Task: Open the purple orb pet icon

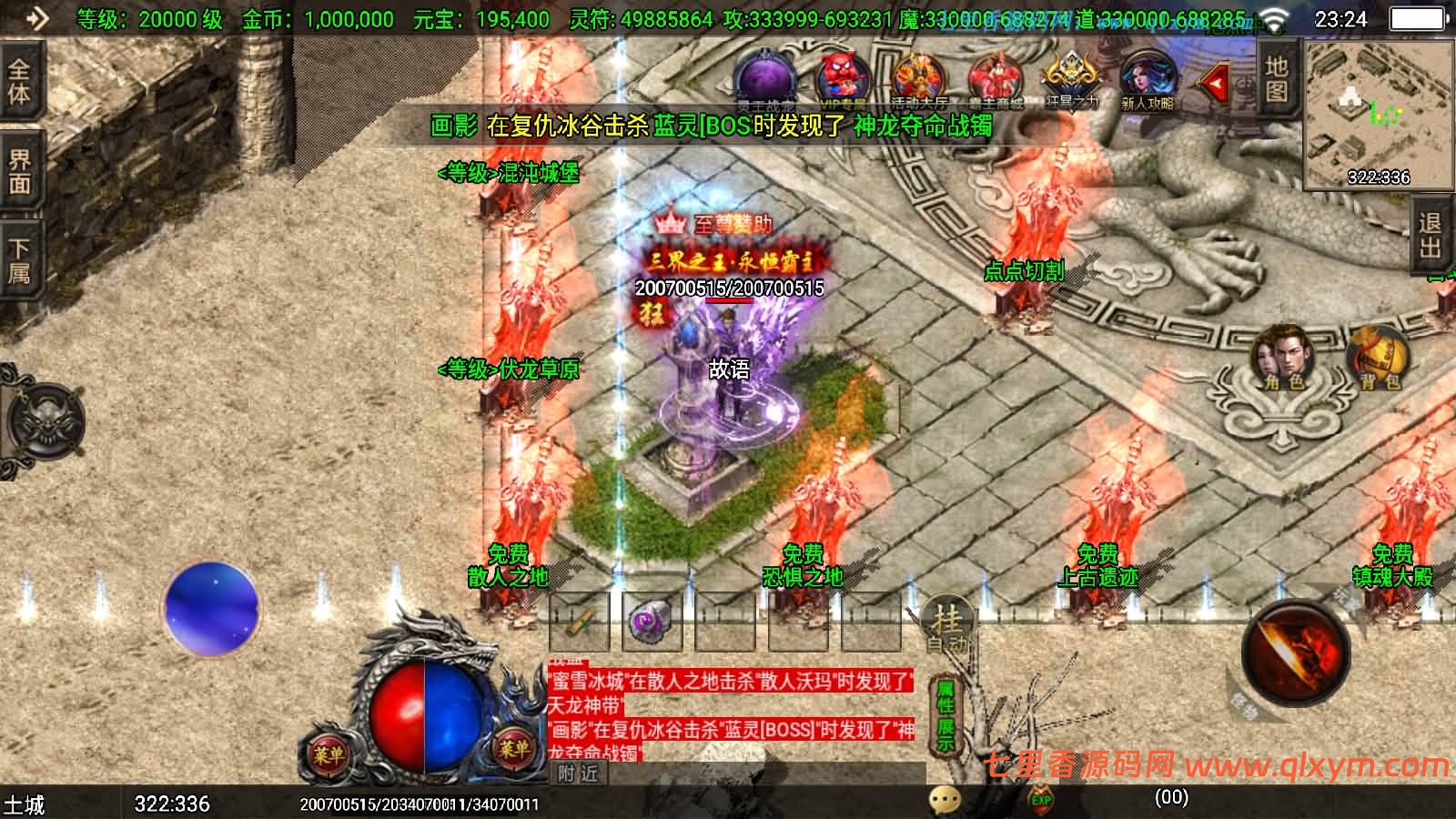Action: (x=766, y=78)
